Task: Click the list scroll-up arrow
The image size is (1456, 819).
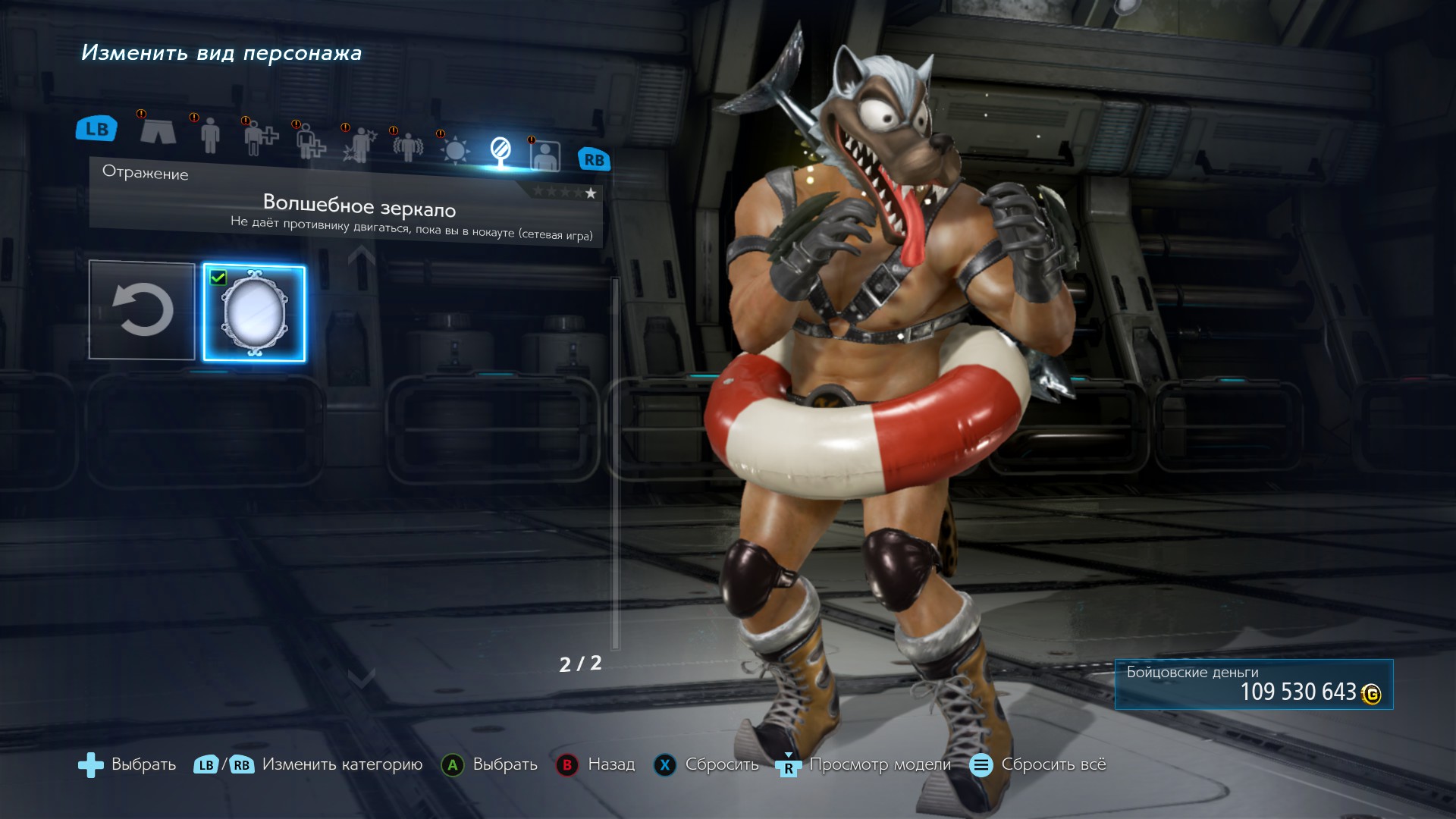Action: [362, 256]
